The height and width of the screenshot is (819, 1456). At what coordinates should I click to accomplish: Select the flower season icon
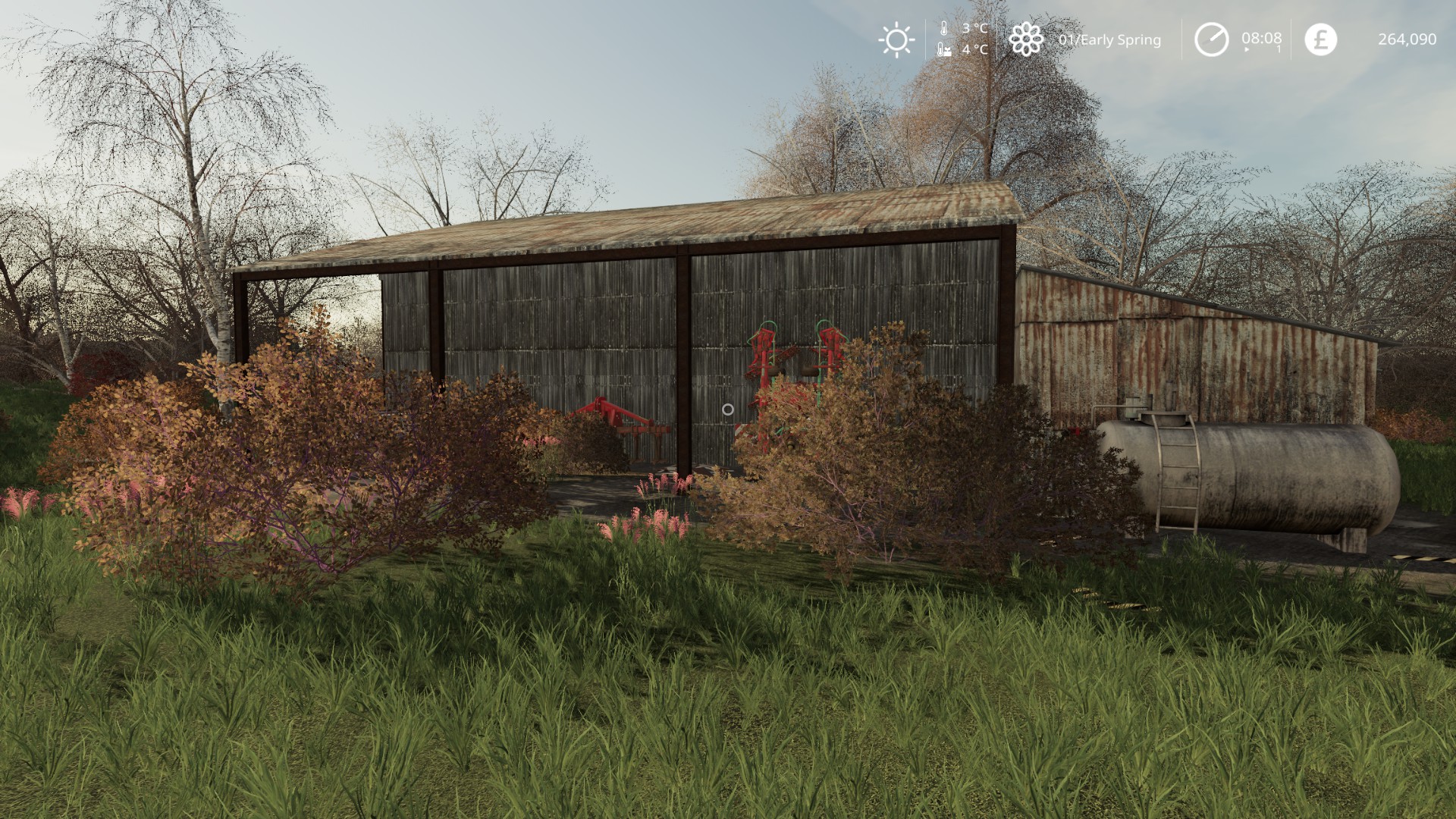1026,39
